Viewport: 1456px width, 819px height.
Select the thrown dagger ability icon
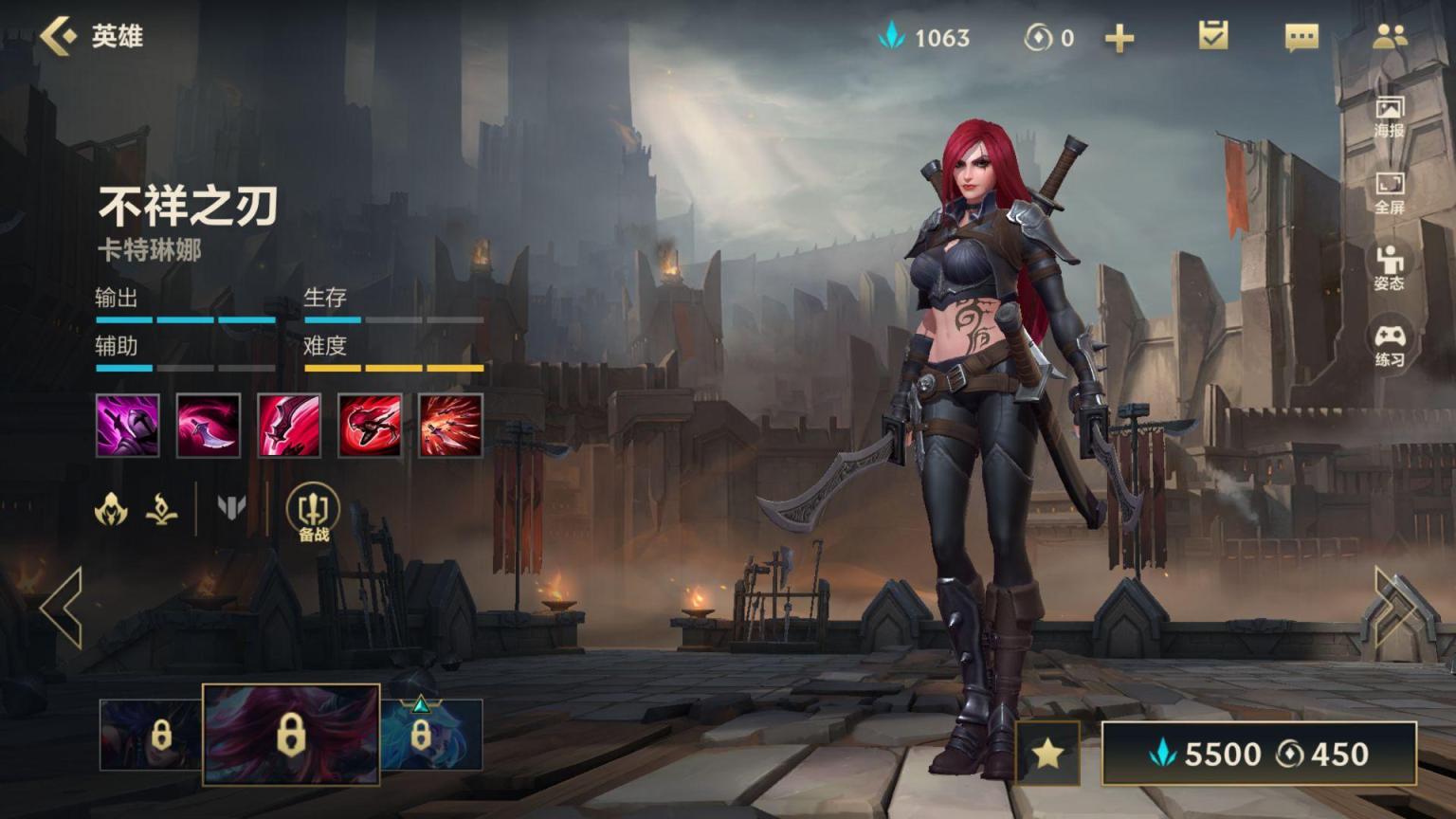[209, 426]
